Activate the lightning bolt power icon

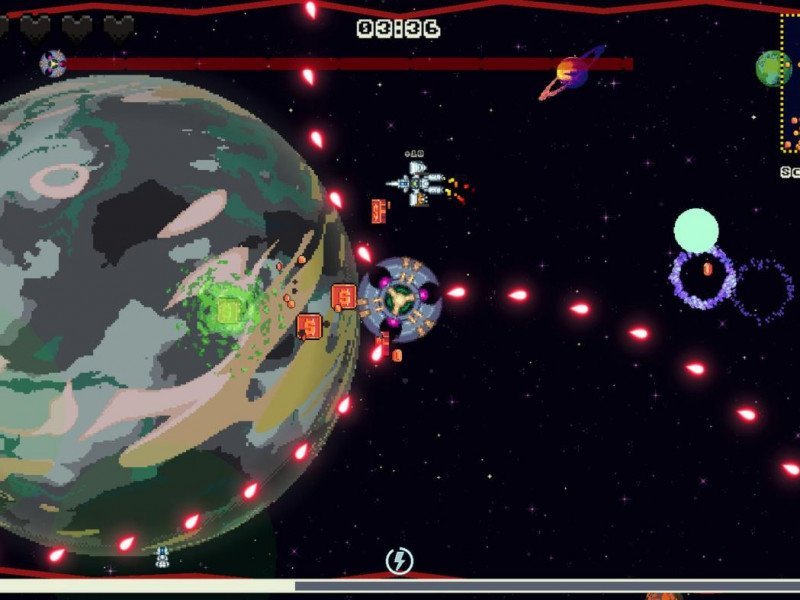point(399,560)
